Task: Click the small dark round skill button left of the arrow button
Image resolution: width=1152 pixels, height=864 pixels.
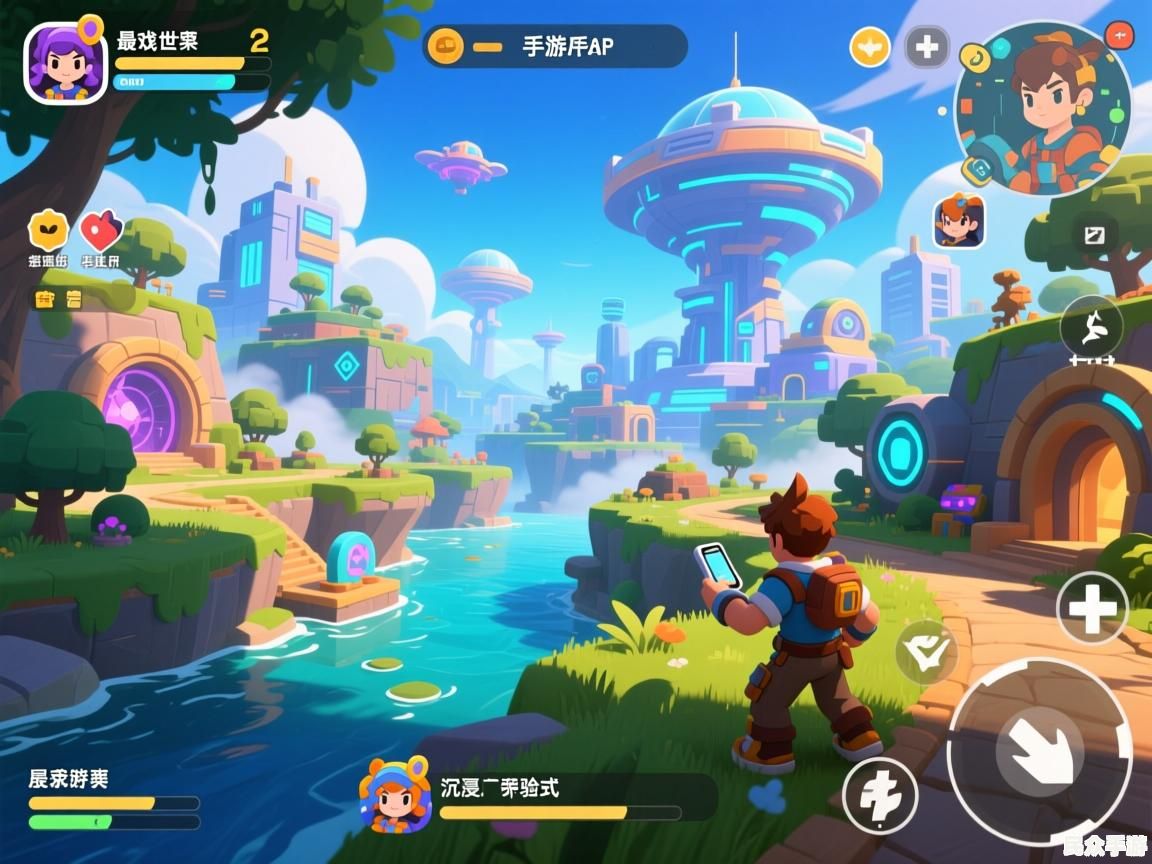Action: 880,795
